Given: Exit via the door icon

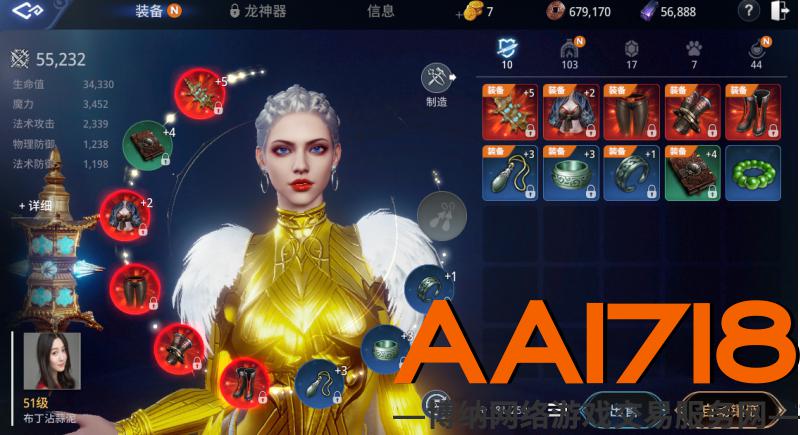Looking at the screenshot, I should (780, 12).
